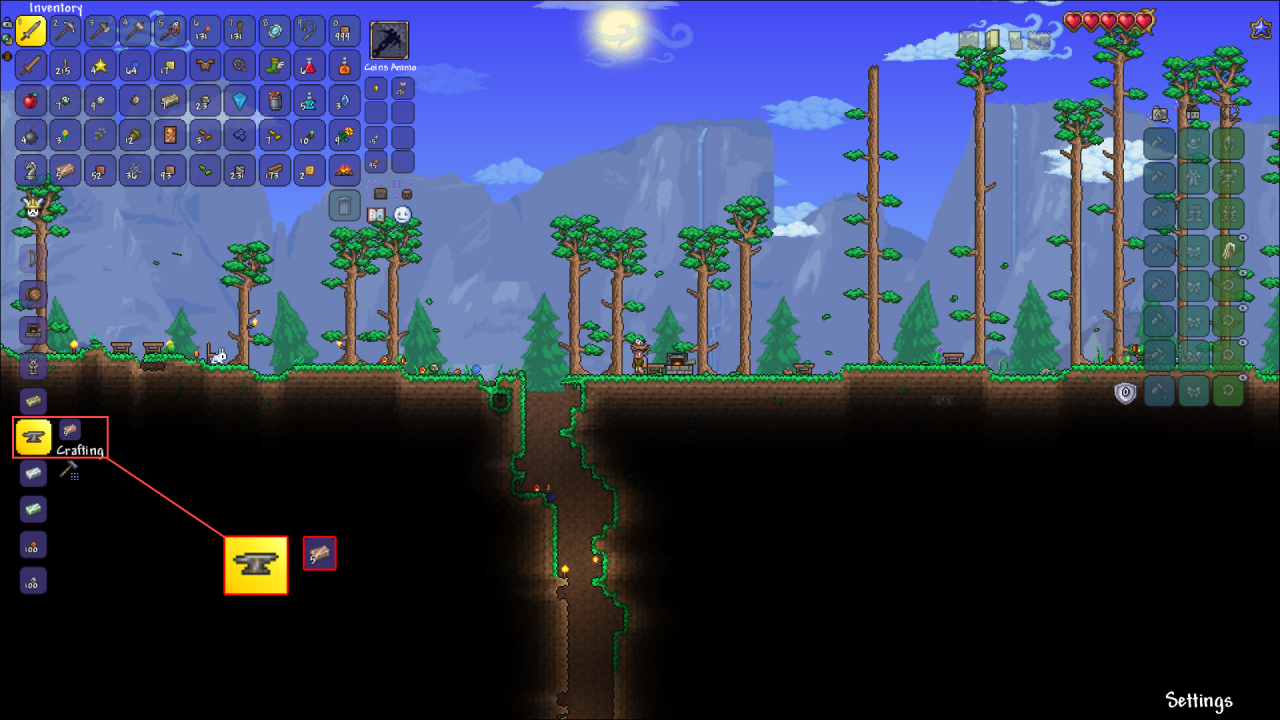Select the axe in hotbar slot 3

click(x=99, y=30)
